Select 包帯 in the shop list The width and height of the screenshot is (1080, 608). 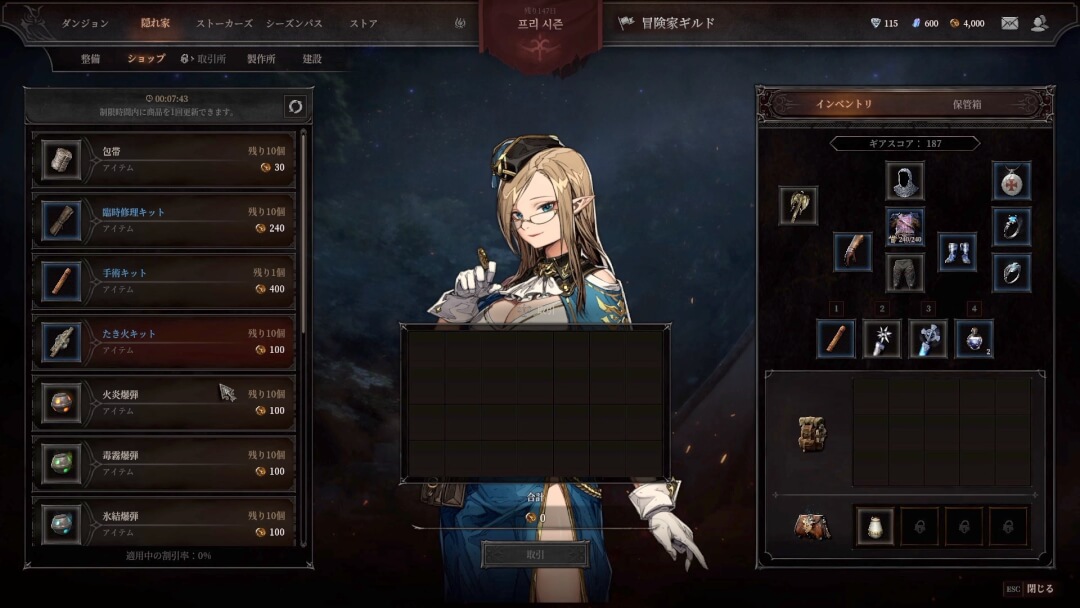click(165, 159)
